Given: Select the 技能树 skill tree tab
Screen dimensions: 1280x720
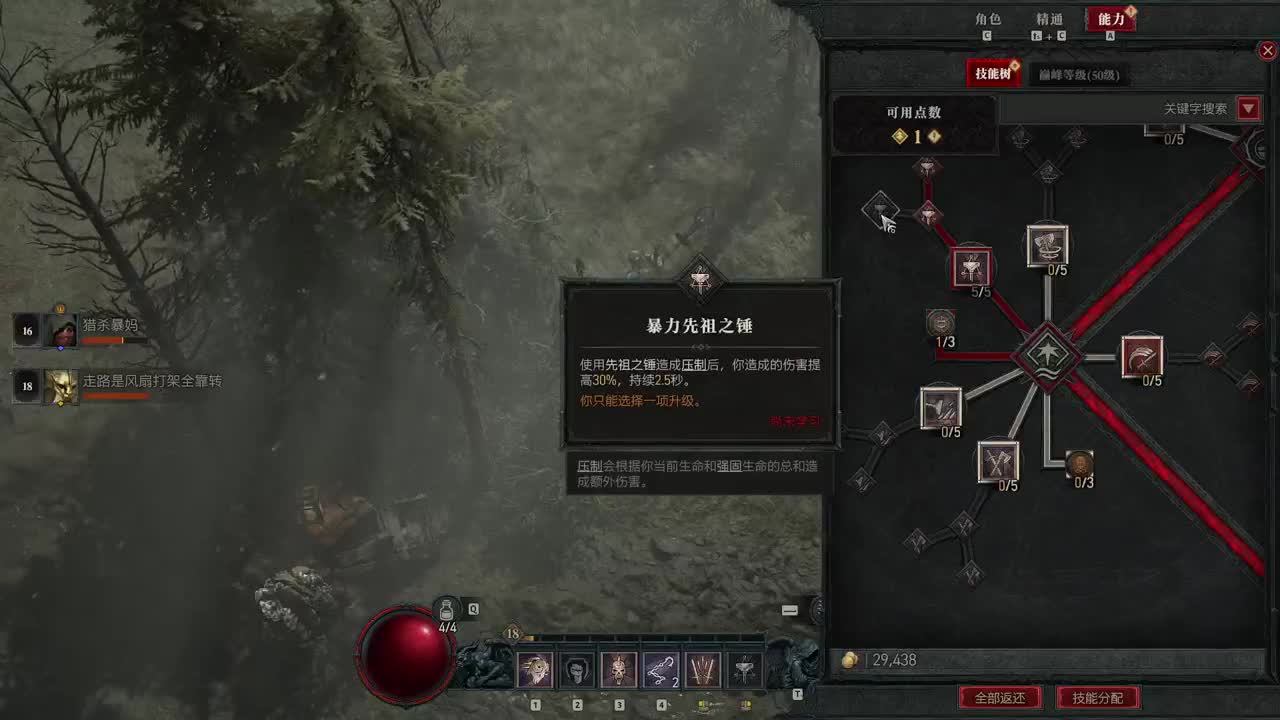Looking at the screenshot, I should [x=993, y=73].
